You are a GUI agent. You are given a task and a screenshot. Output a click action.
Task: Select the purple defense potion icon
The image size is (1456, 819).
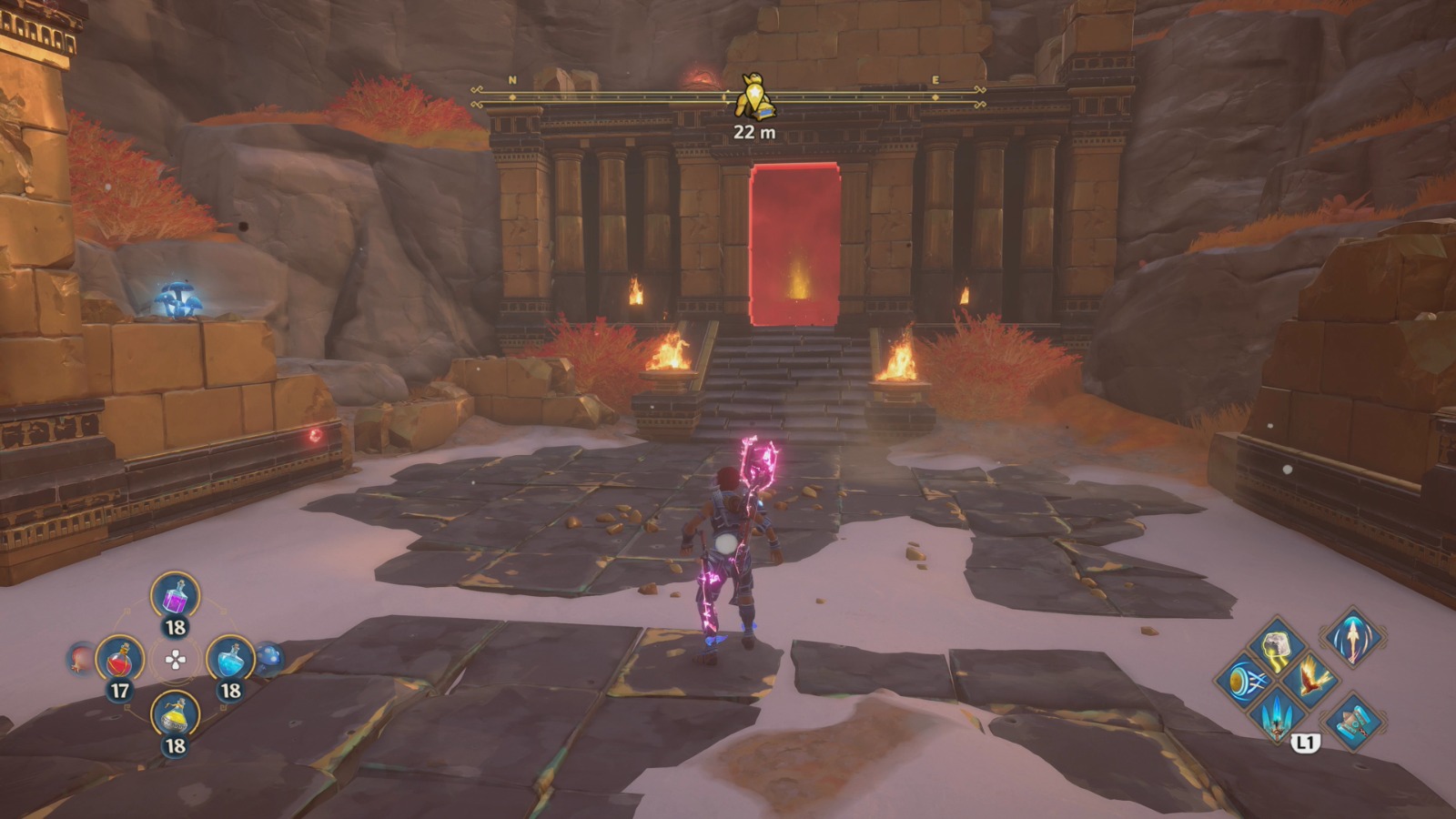[177, 597]
